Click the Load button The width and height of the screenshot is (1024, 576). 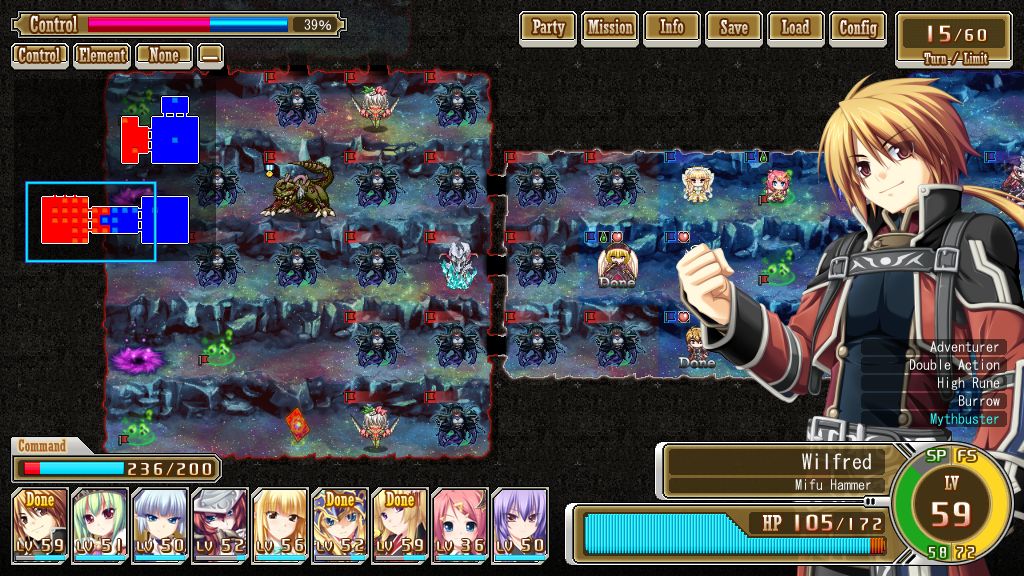tap(796, 28)
